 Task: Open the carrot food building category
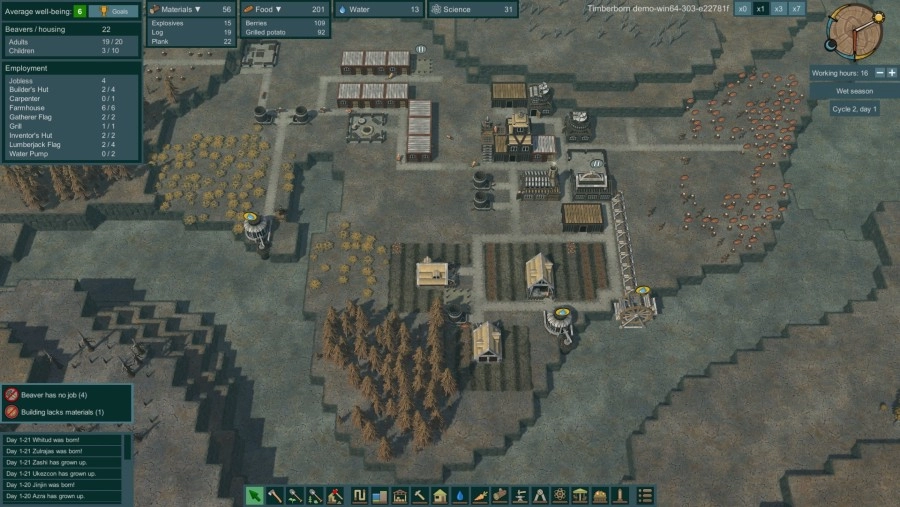(x=479, y=495)
